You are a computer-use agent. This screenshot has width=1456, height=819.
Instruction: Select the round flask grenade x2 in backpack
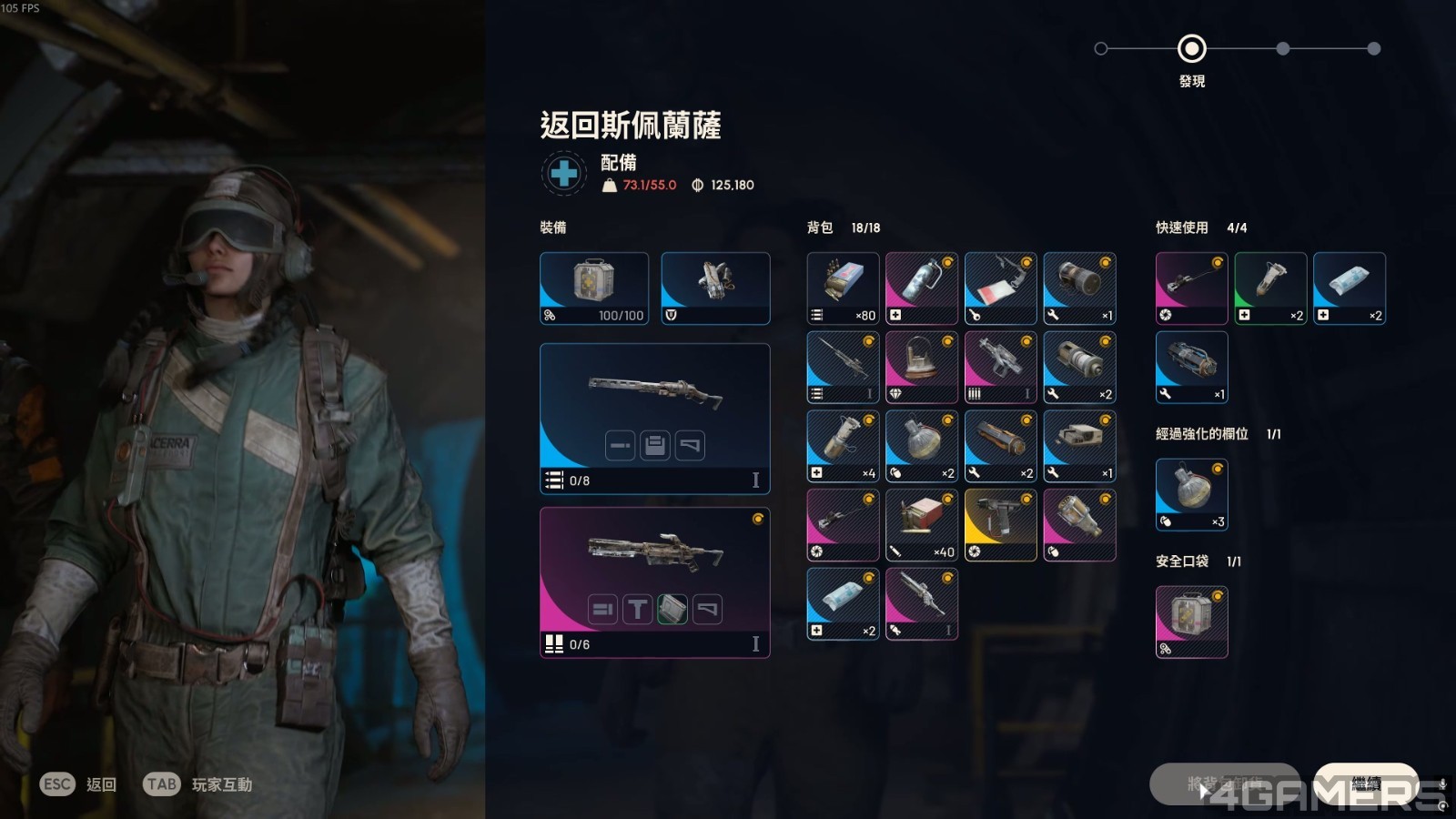click(x=922, y=446)
